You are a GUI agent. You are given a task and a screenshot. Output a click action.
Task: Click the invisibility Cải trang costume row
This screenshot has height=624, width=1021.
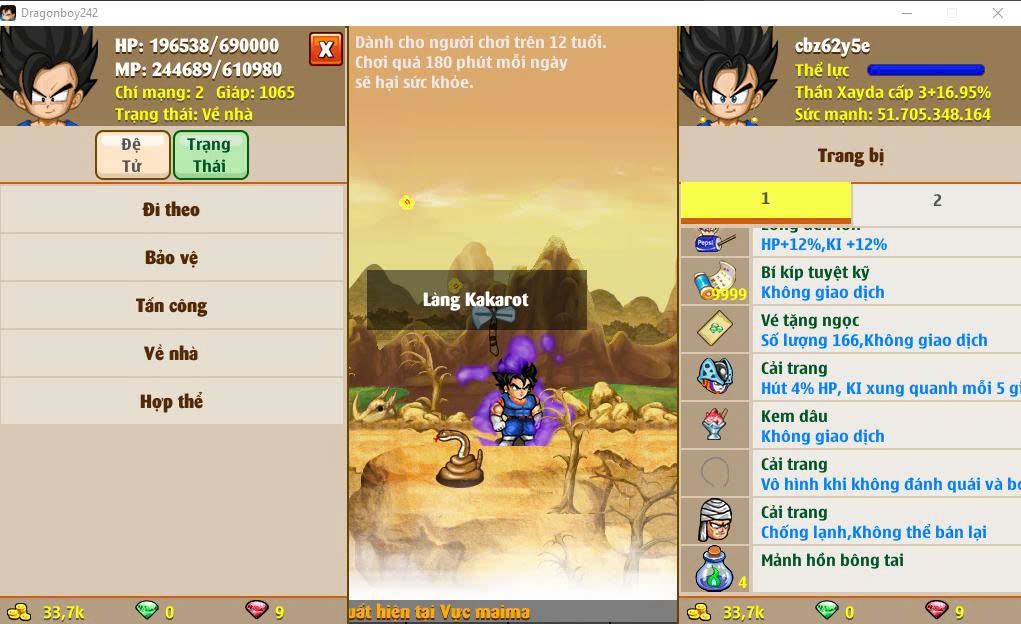click(850, 473)
